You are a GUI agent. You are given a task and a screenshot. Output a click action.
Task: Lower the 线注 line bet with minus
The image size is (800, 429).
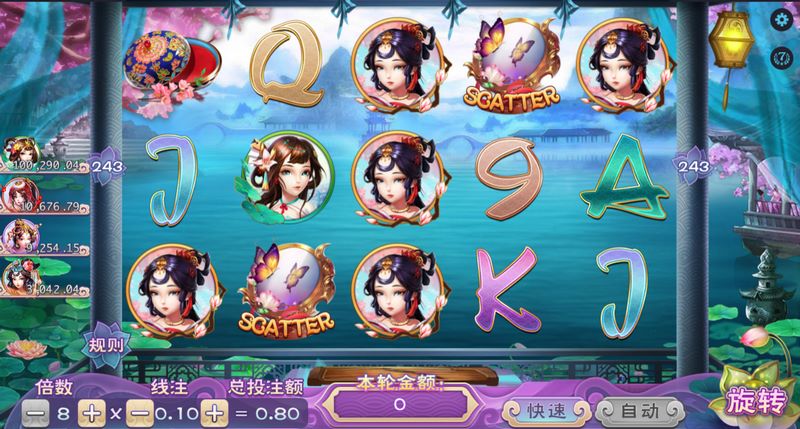[140, 411]
